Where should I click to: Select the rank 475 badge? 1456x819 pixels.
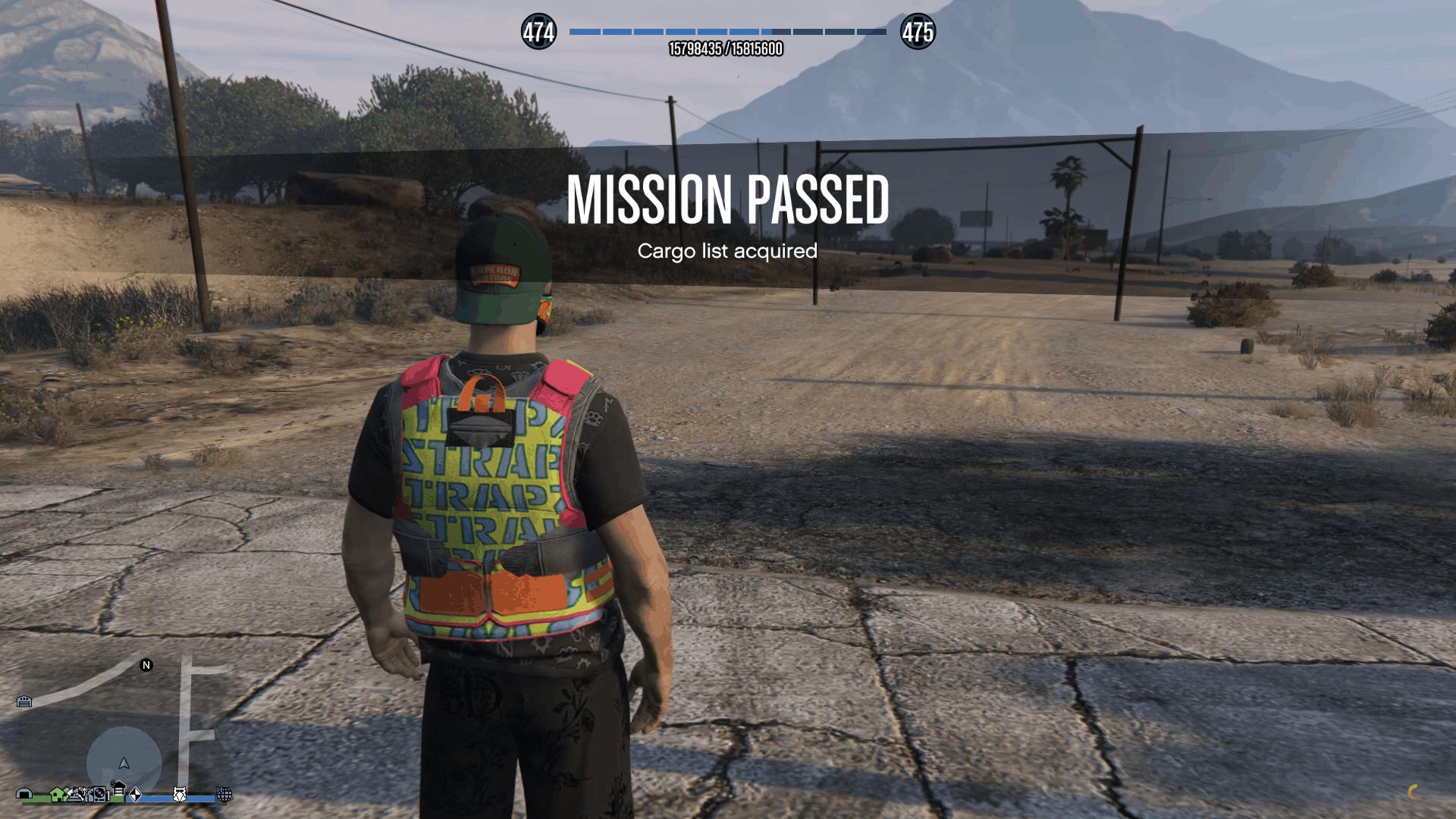(x=918, y=32)
